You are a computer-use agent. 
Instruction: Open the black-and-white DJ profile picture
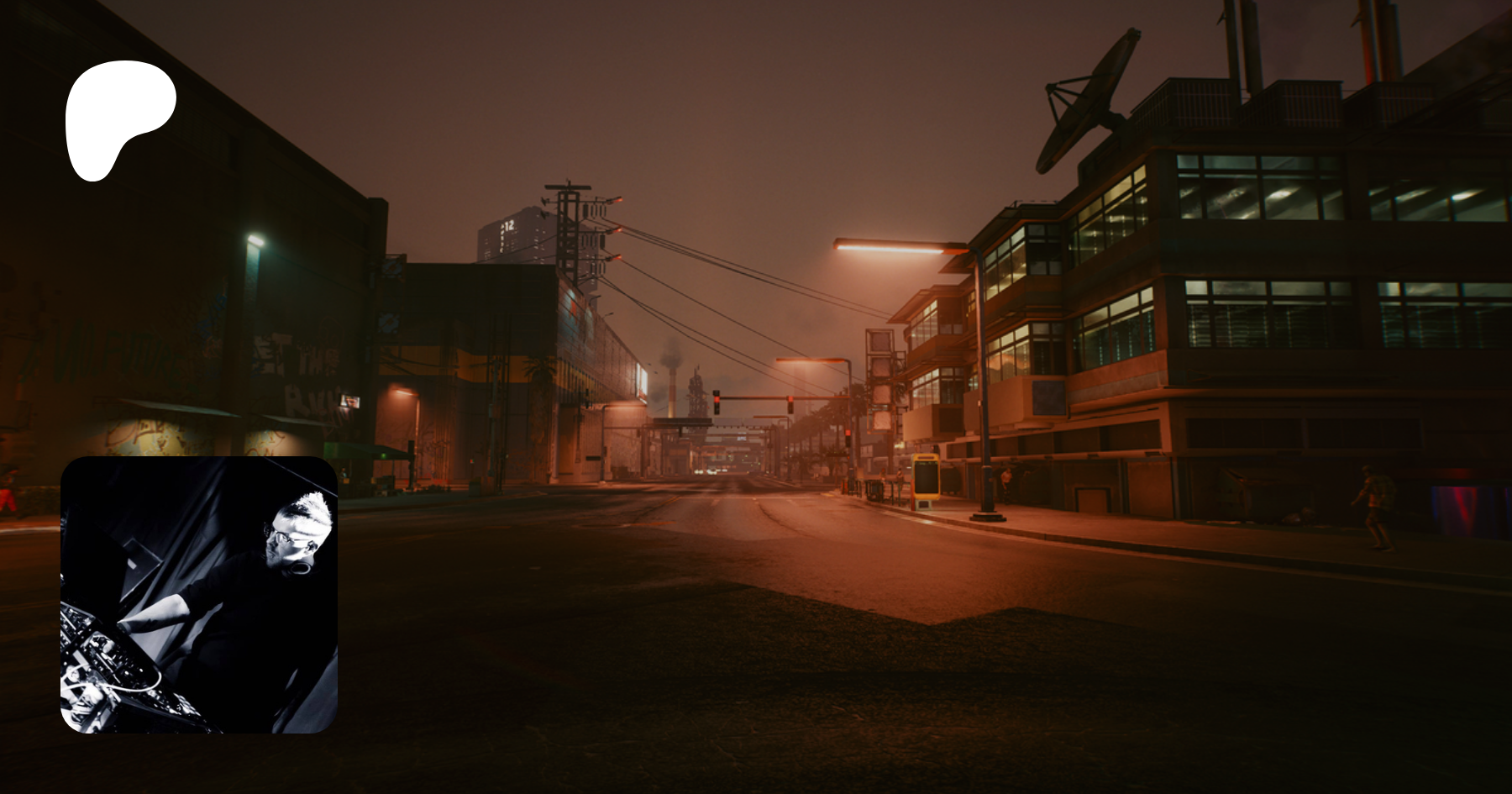199,595
